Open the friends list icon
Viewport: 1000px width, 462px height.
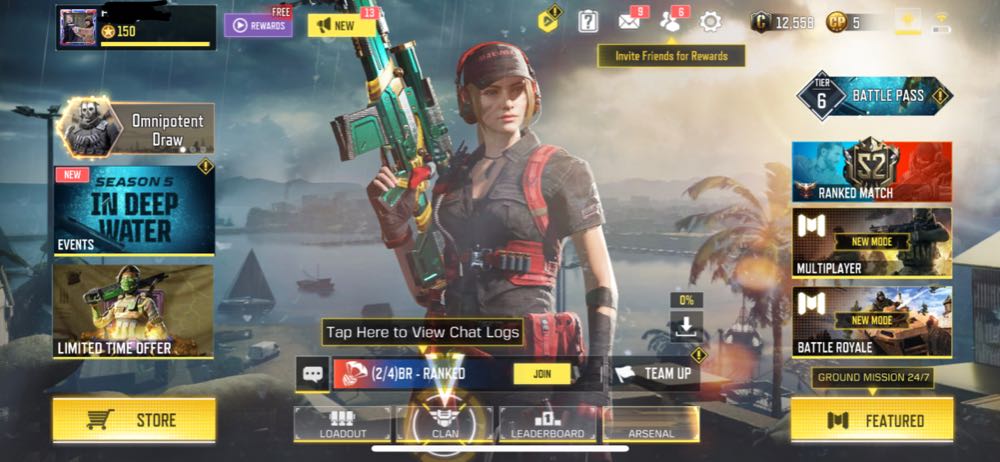point(671,21)
